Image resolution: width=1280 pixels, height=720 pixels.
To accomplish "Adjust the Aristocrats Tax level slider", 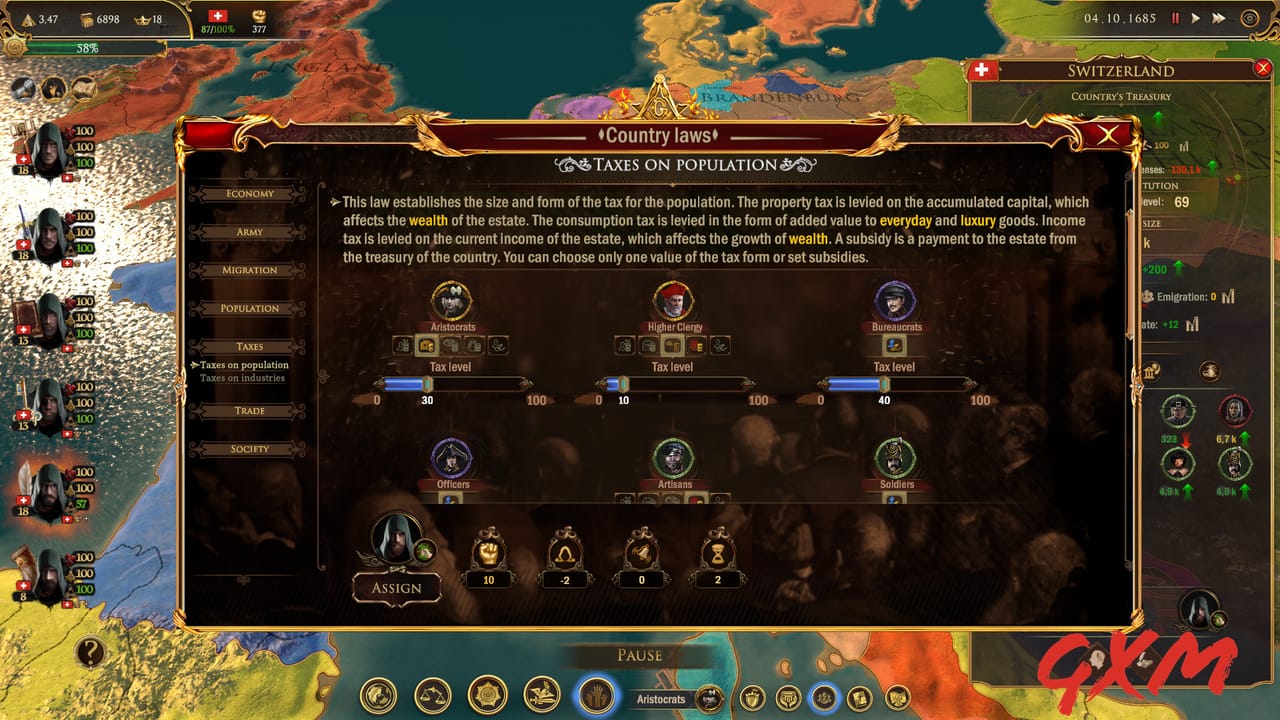I will point(427,381).
